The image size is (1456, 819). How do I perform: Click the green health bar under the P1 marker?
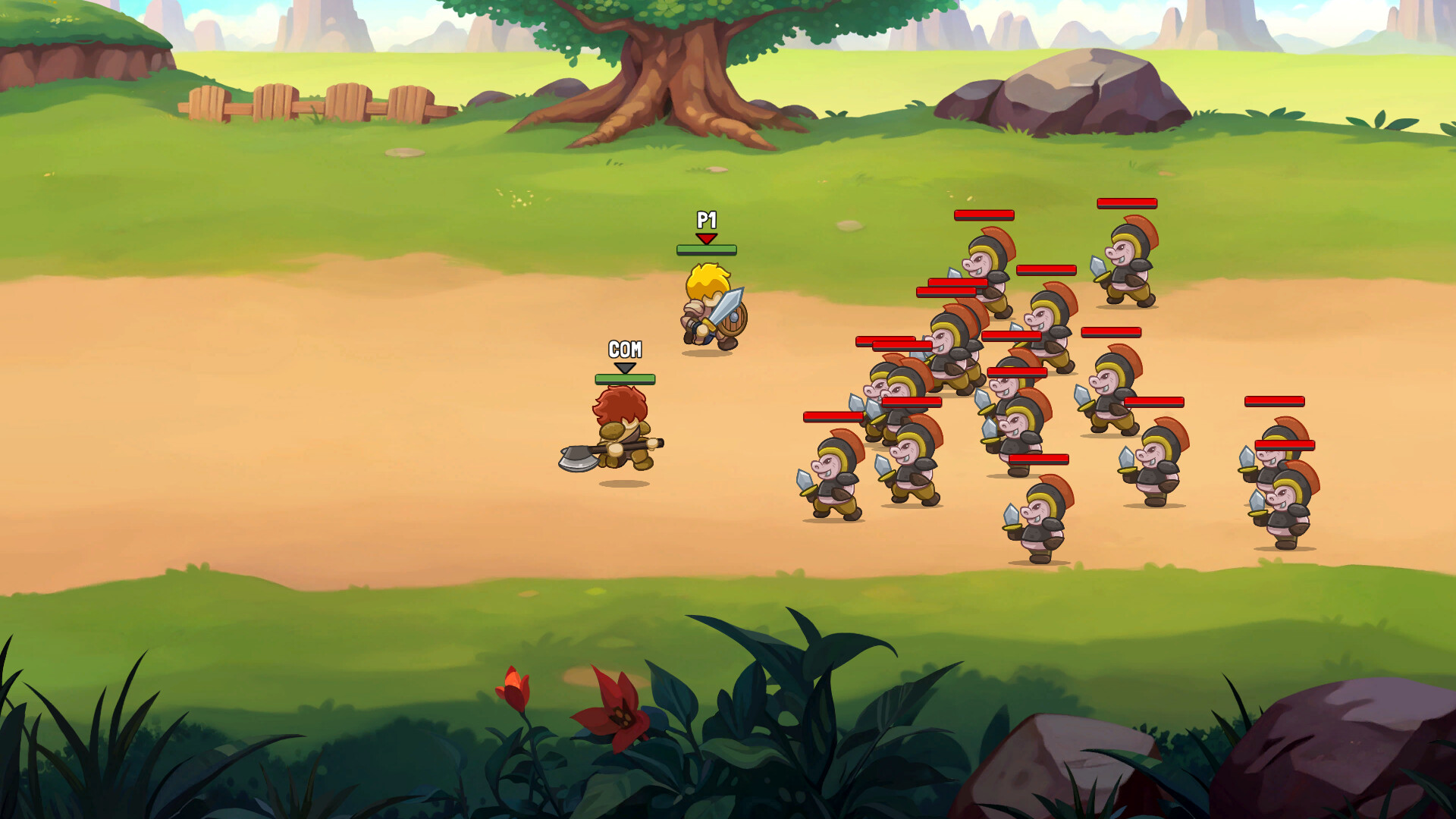coord(708,249)
